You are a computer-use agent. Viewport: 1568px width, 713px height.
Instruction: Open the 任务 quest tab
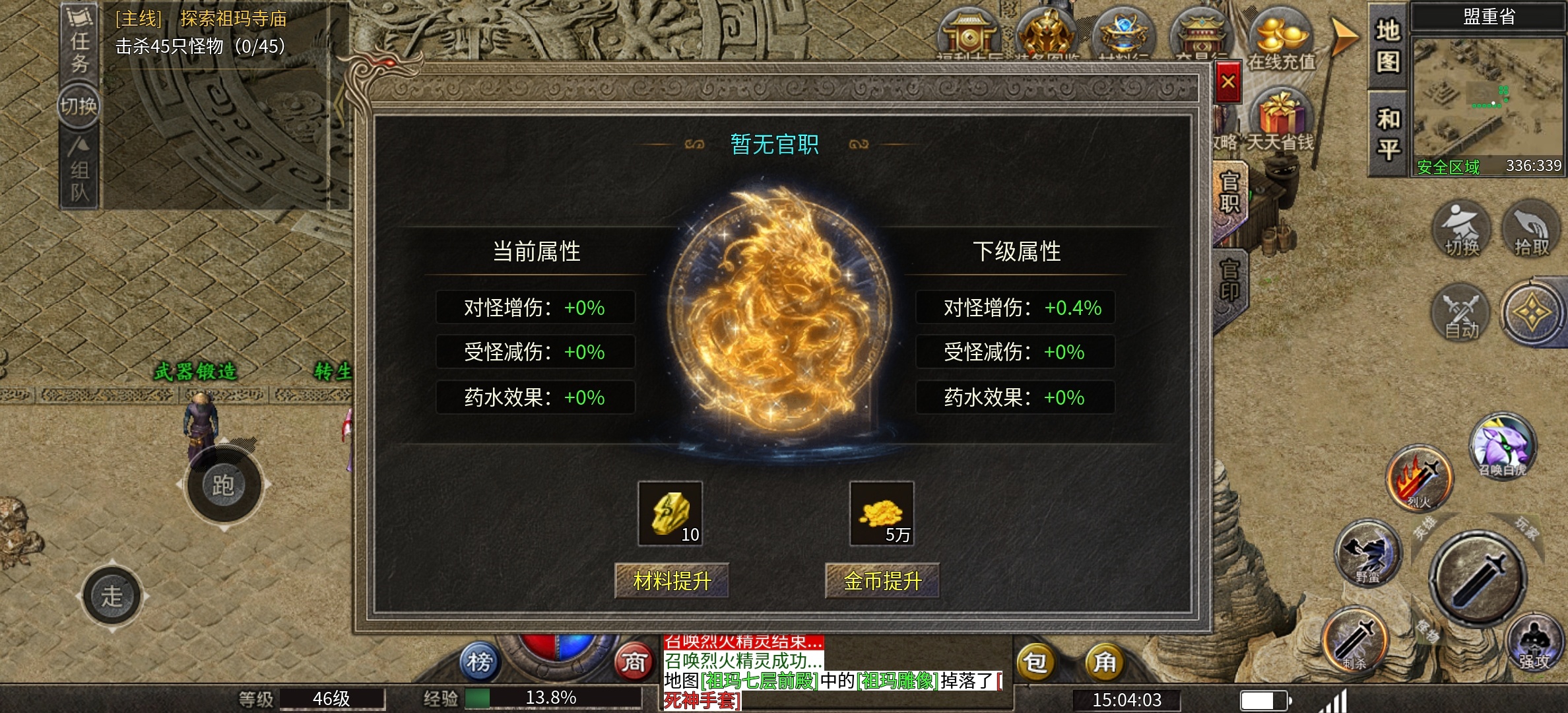[x=79, y=43]
